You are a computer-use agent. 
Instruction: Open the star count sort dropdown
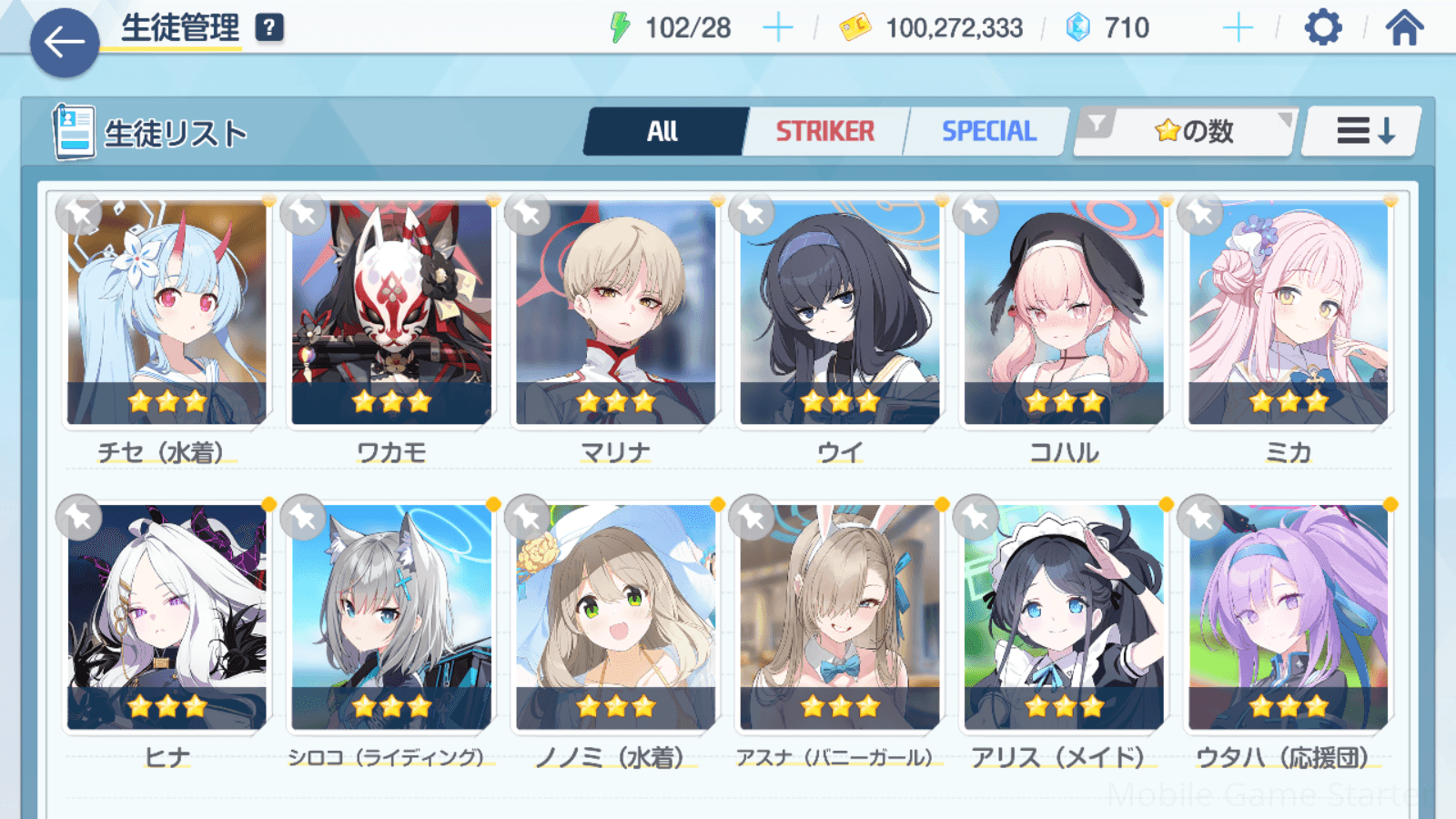pos(1192,132)
